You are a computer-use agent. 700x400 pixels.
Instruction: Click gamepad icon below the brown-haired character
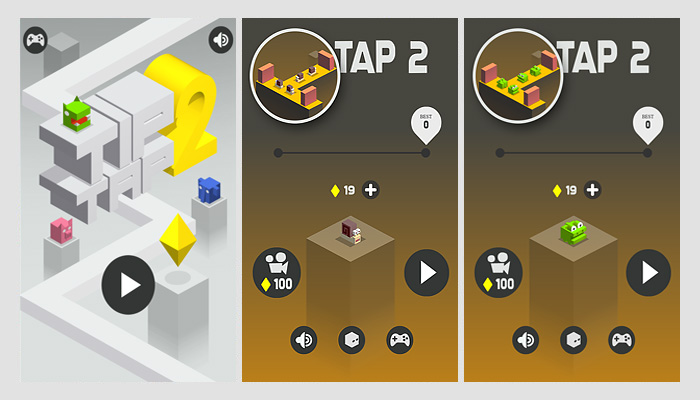point(399,340)
